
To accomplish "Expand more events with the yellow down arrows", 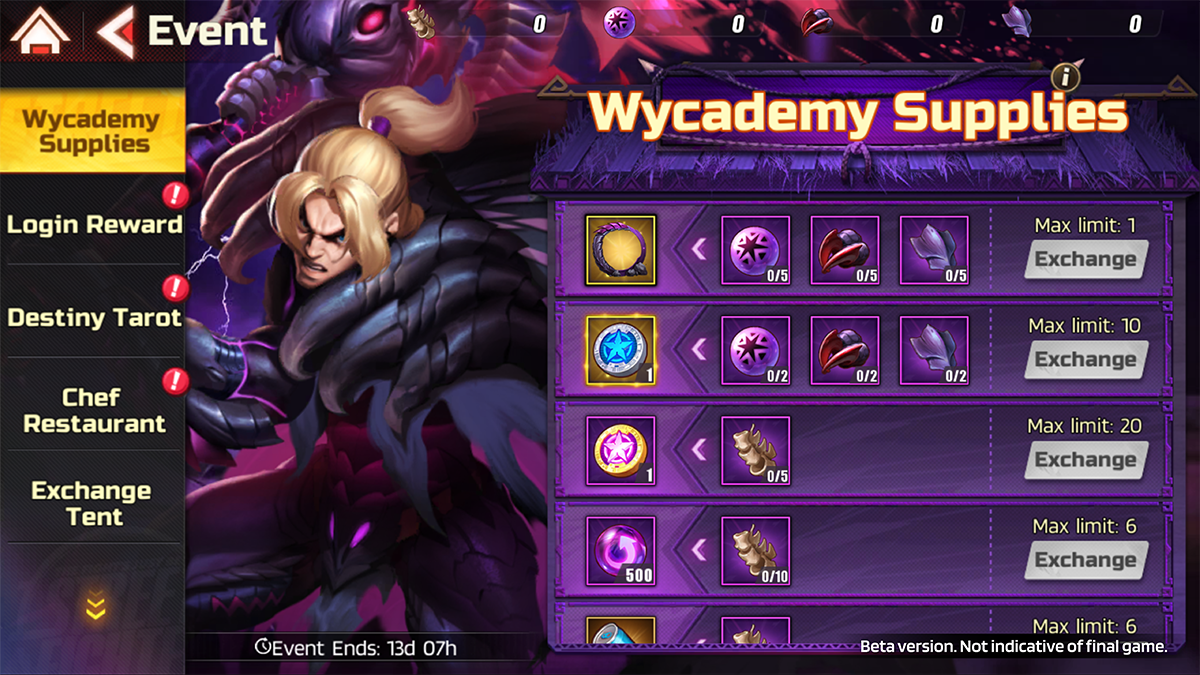I will (95, 606).
